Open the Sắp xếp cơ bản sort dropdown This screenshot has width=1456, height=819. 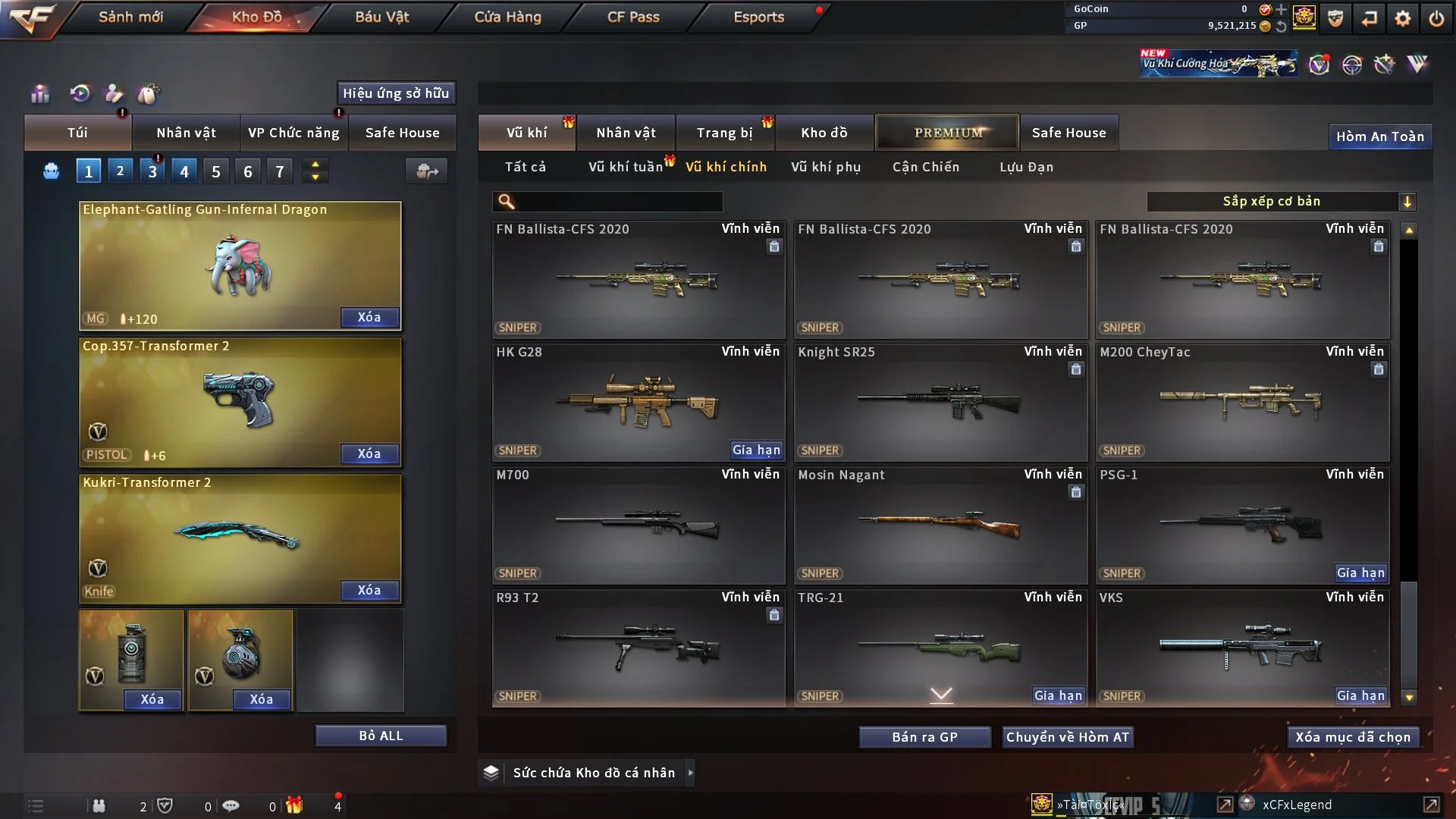click(1281, 201)
